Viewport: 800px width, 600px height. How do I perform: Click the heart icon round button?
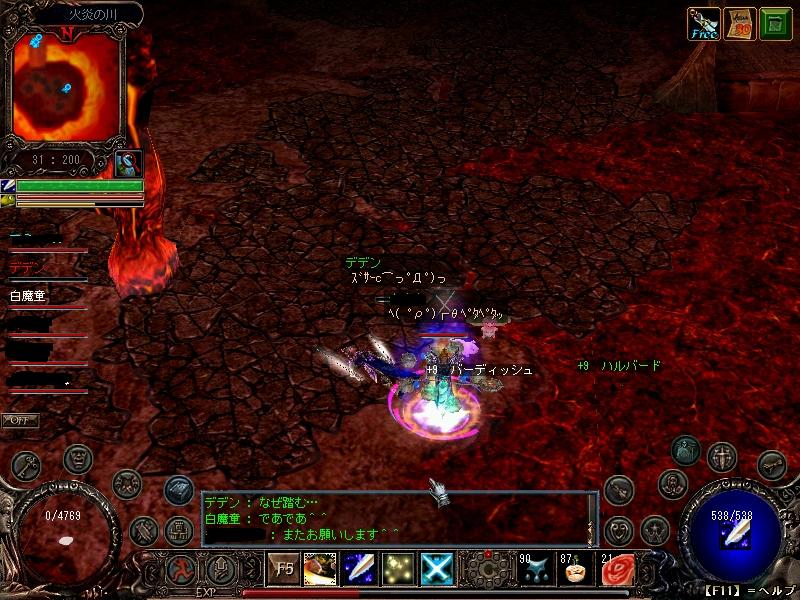621,528
